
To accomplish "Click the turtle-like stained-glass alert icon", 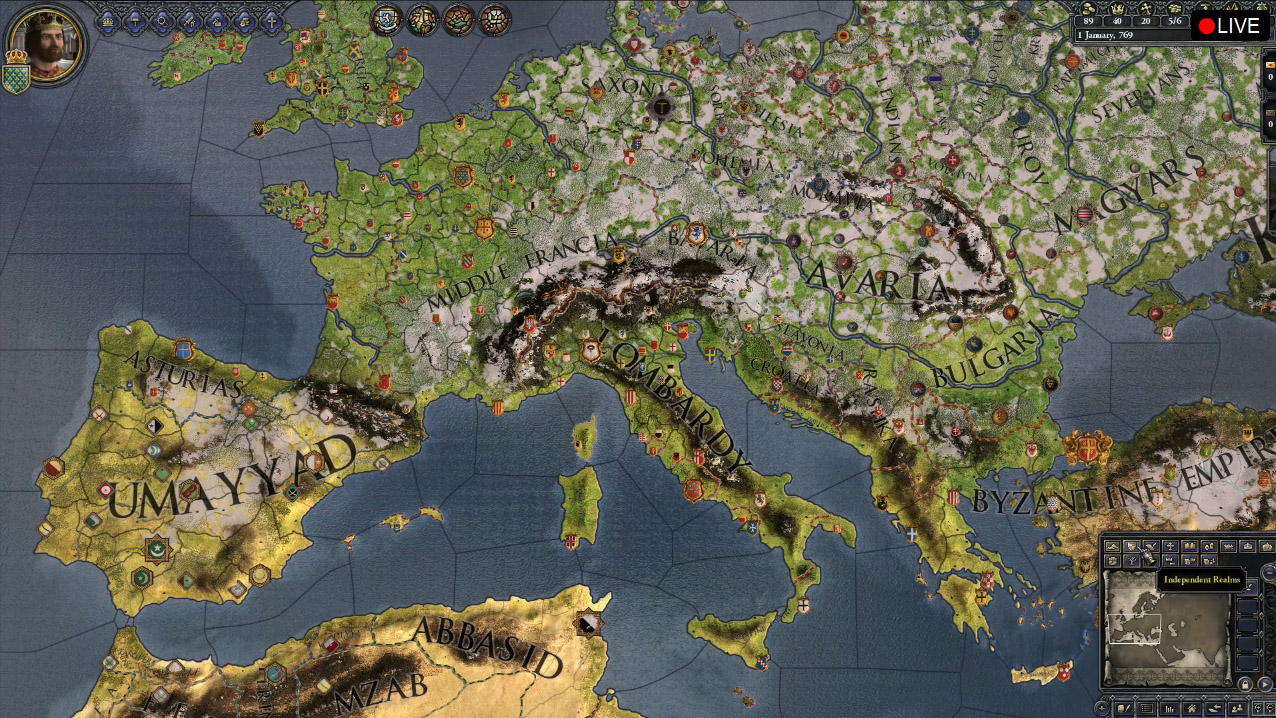I will [x=459, y=19].
